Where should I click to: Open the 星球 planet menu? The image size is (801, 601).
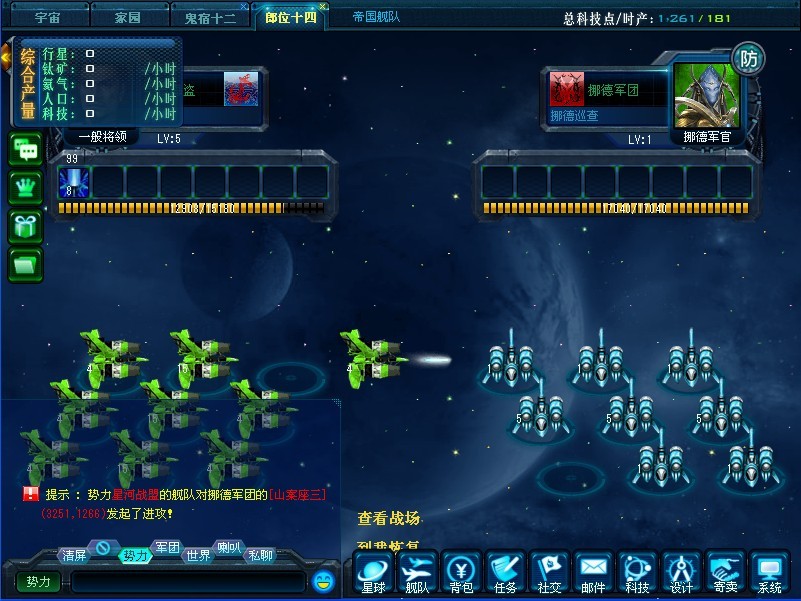coord(373,572)
